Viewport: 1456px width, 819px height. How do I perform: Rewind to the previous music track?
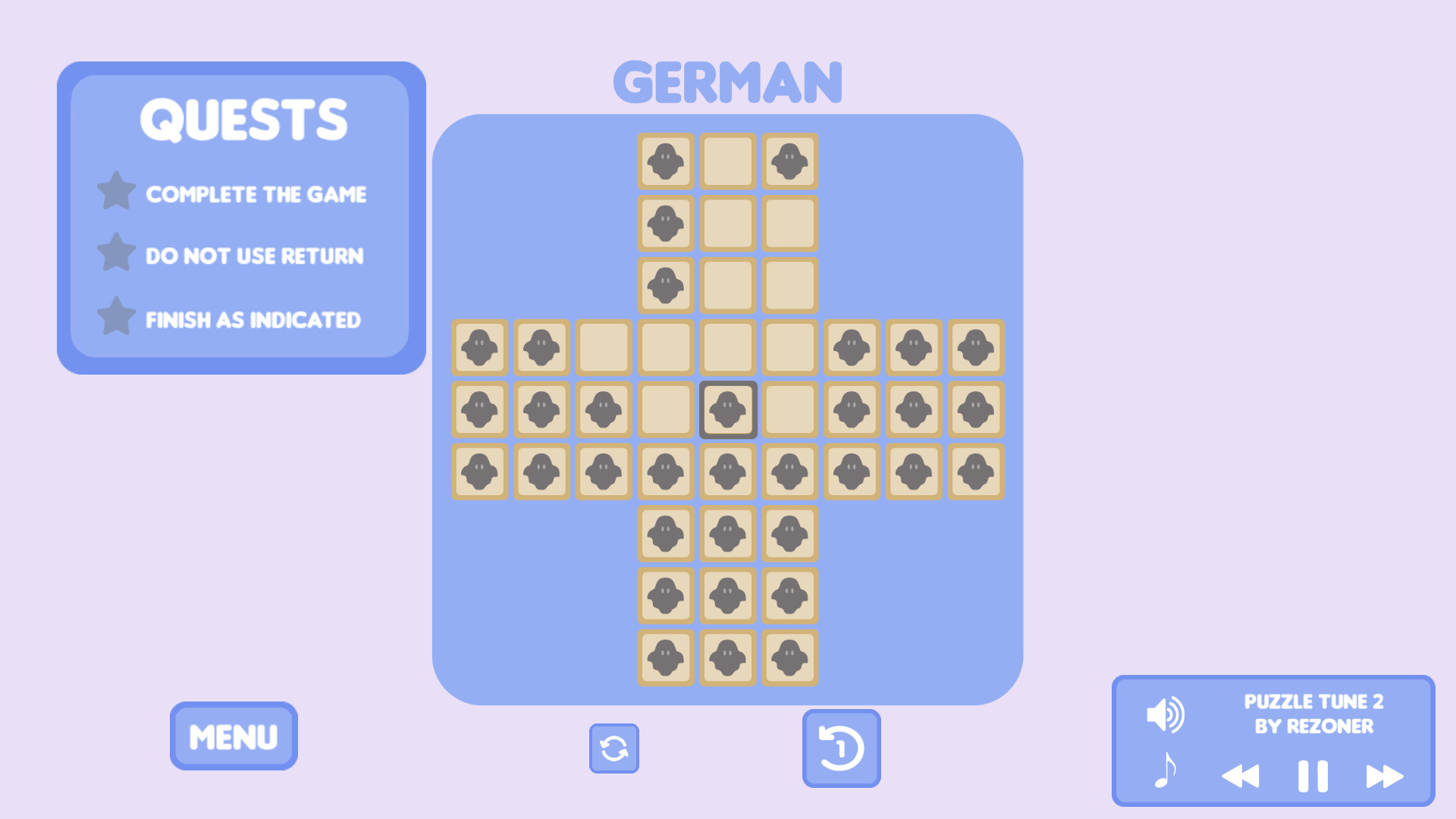(1241, 775)
